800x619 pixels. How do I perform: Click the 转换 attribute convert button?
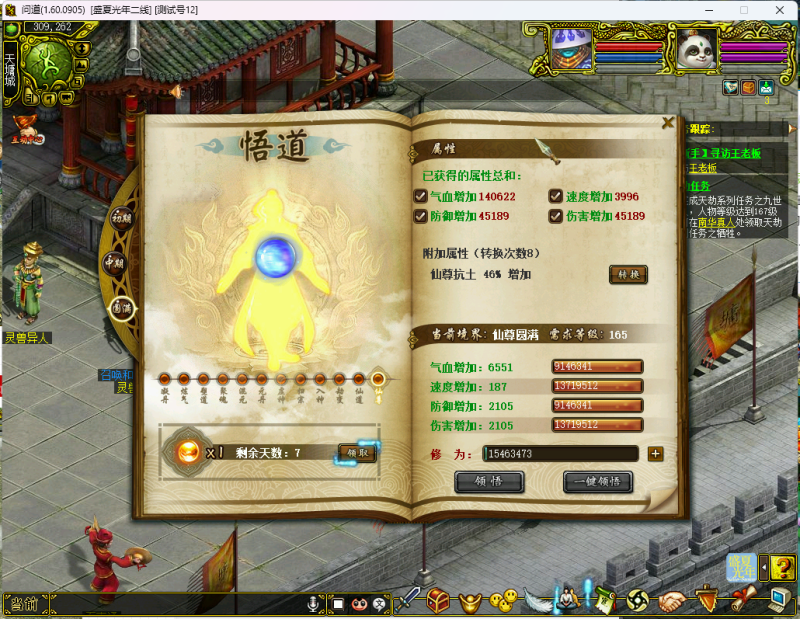(x=629, y=274)
